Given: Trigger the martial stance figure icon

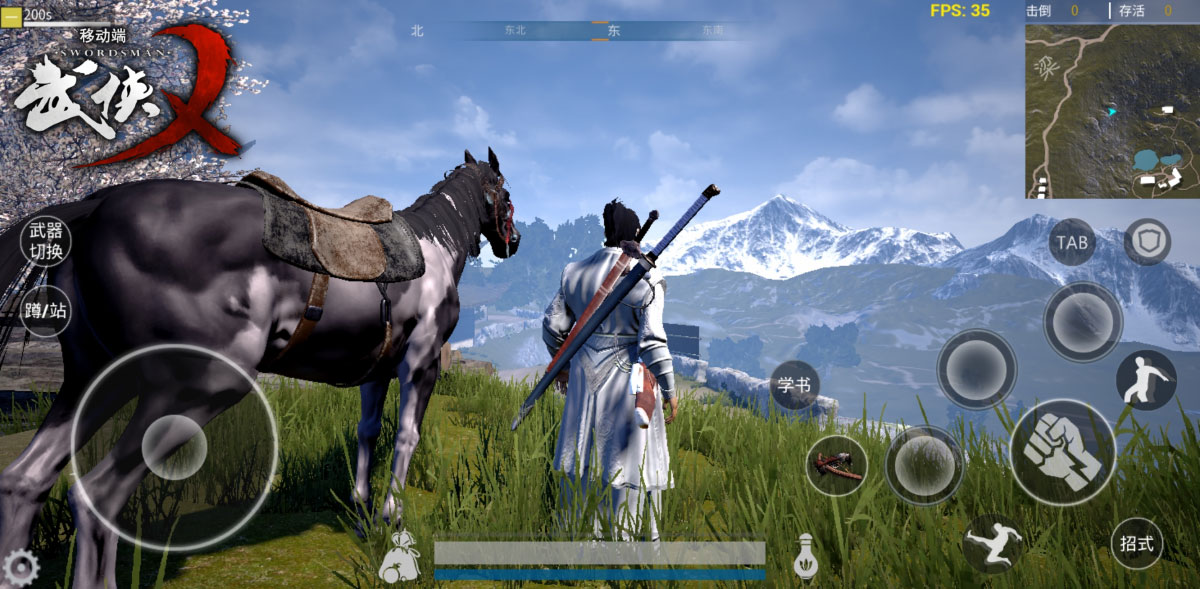Looking at the screenshot, I should (x=1145, y=379).
